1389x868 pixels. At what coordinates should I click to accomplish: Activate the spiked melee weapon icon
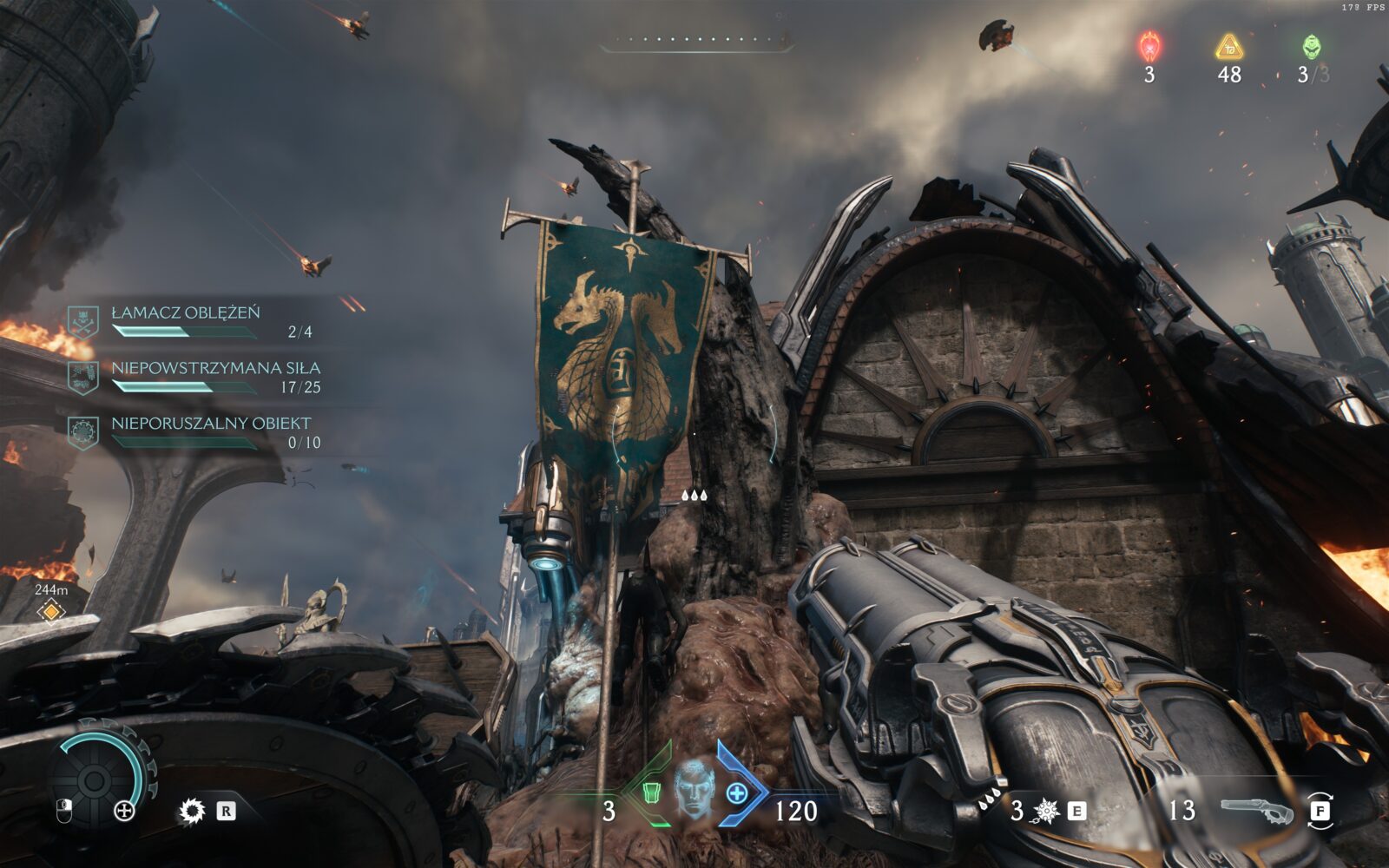coord(1047,811)
